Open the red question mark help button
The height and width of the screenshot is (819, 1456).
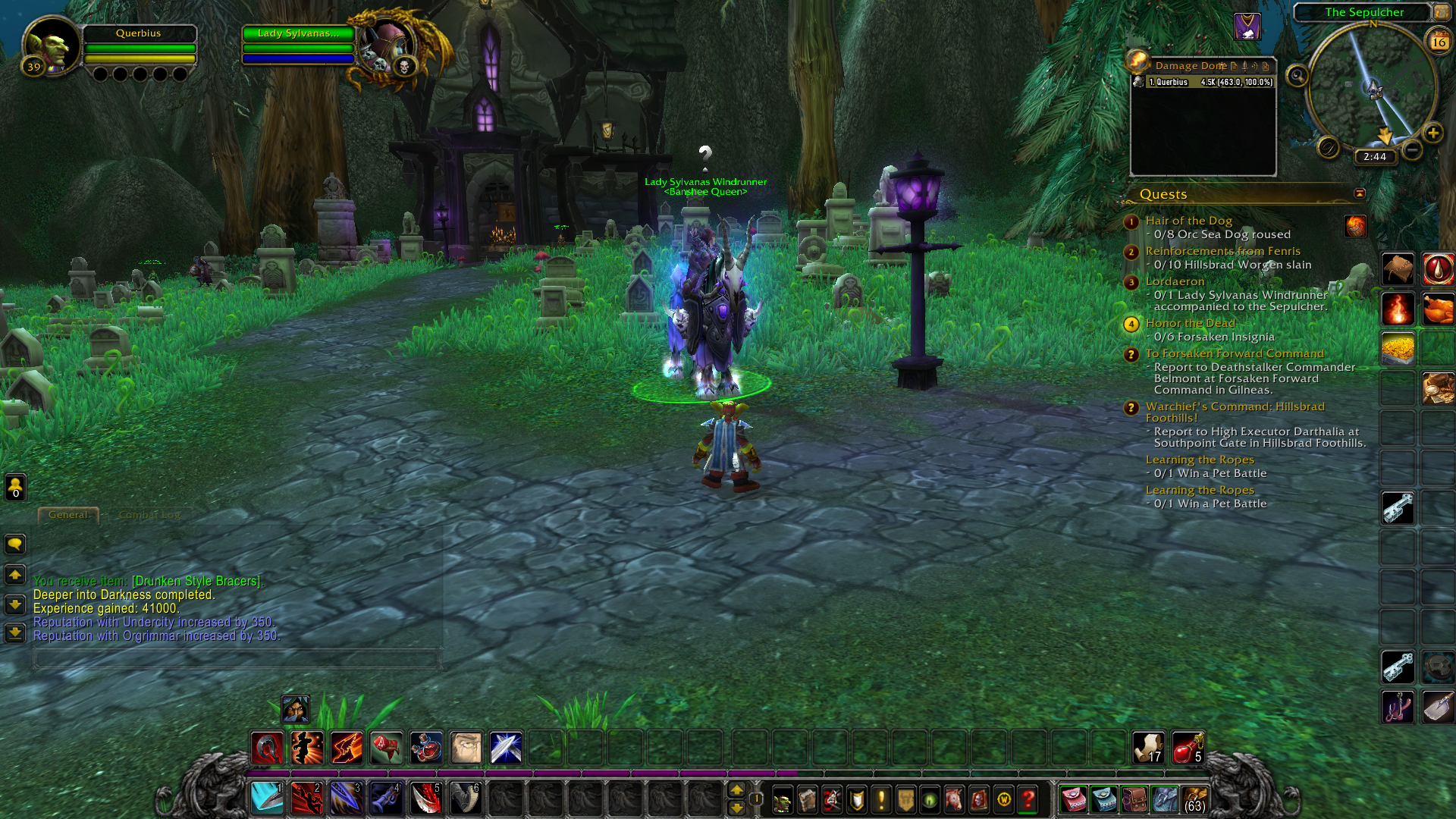coord(1028,799)
